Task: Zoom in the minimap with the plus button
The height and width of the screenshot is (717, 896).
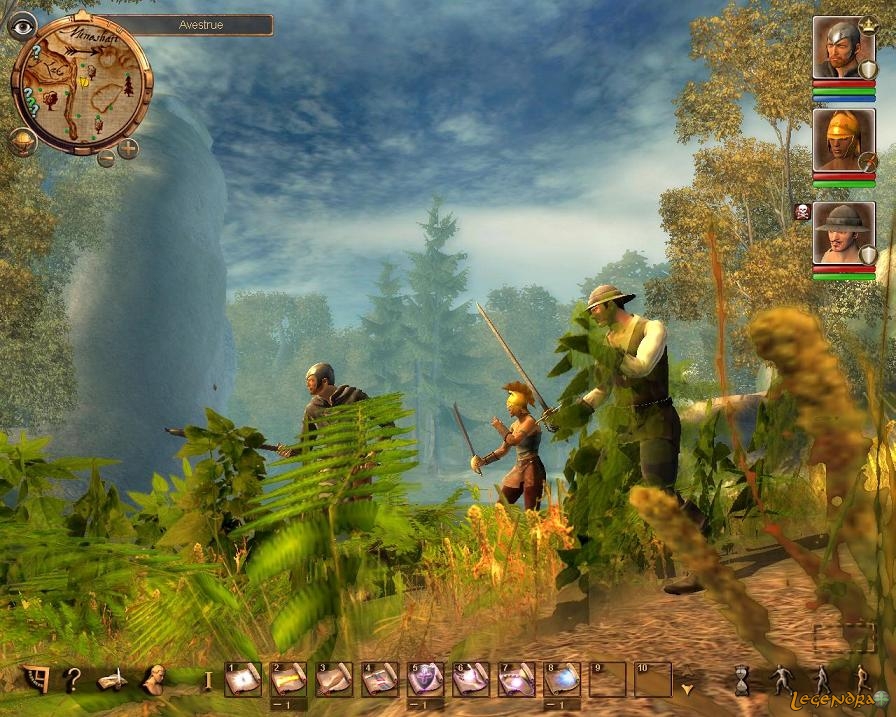Action: pyautogui.click(x=128, y=151)
